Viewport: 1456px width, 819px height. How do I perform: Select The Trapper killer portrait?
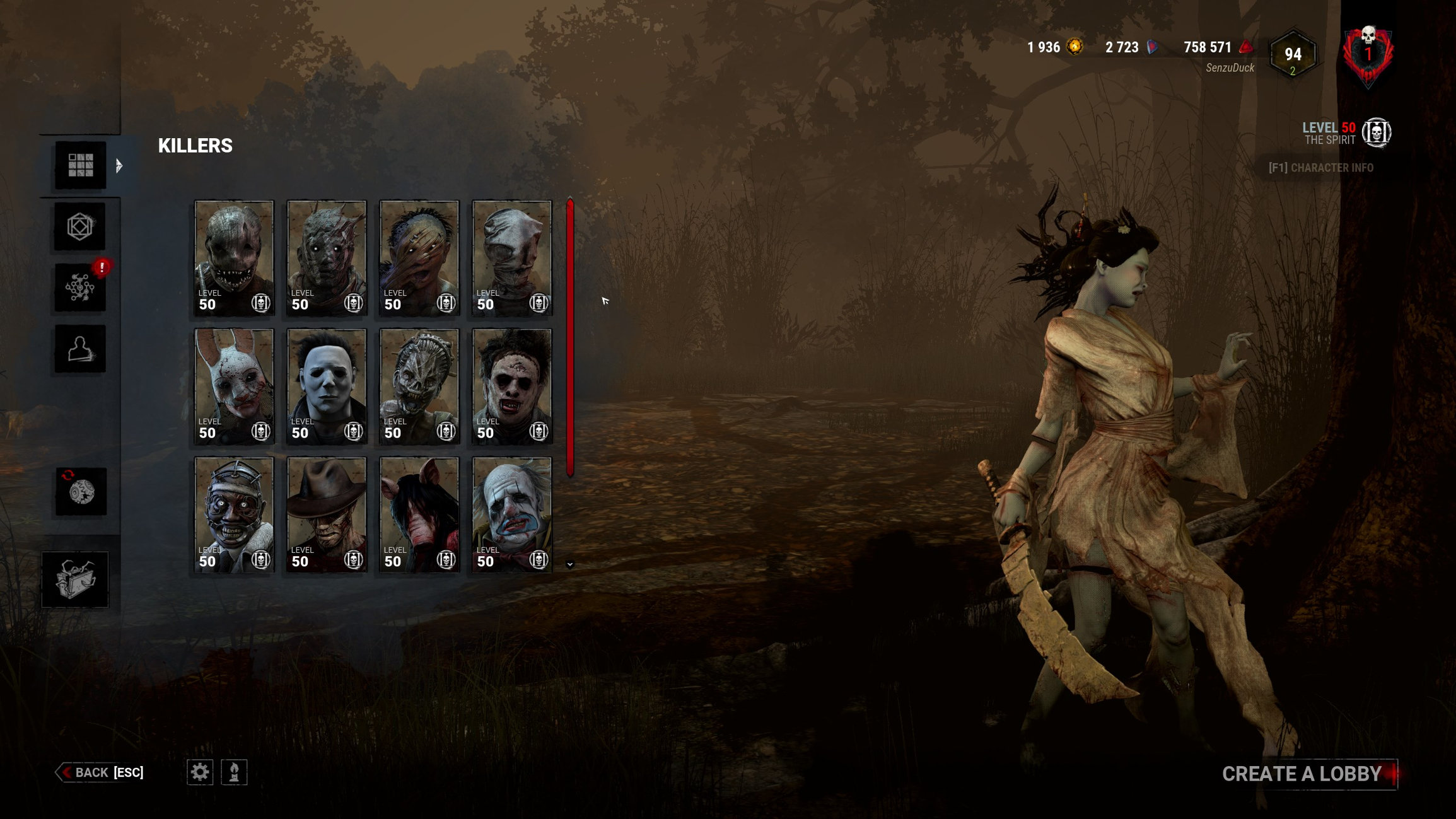[234, 257]
